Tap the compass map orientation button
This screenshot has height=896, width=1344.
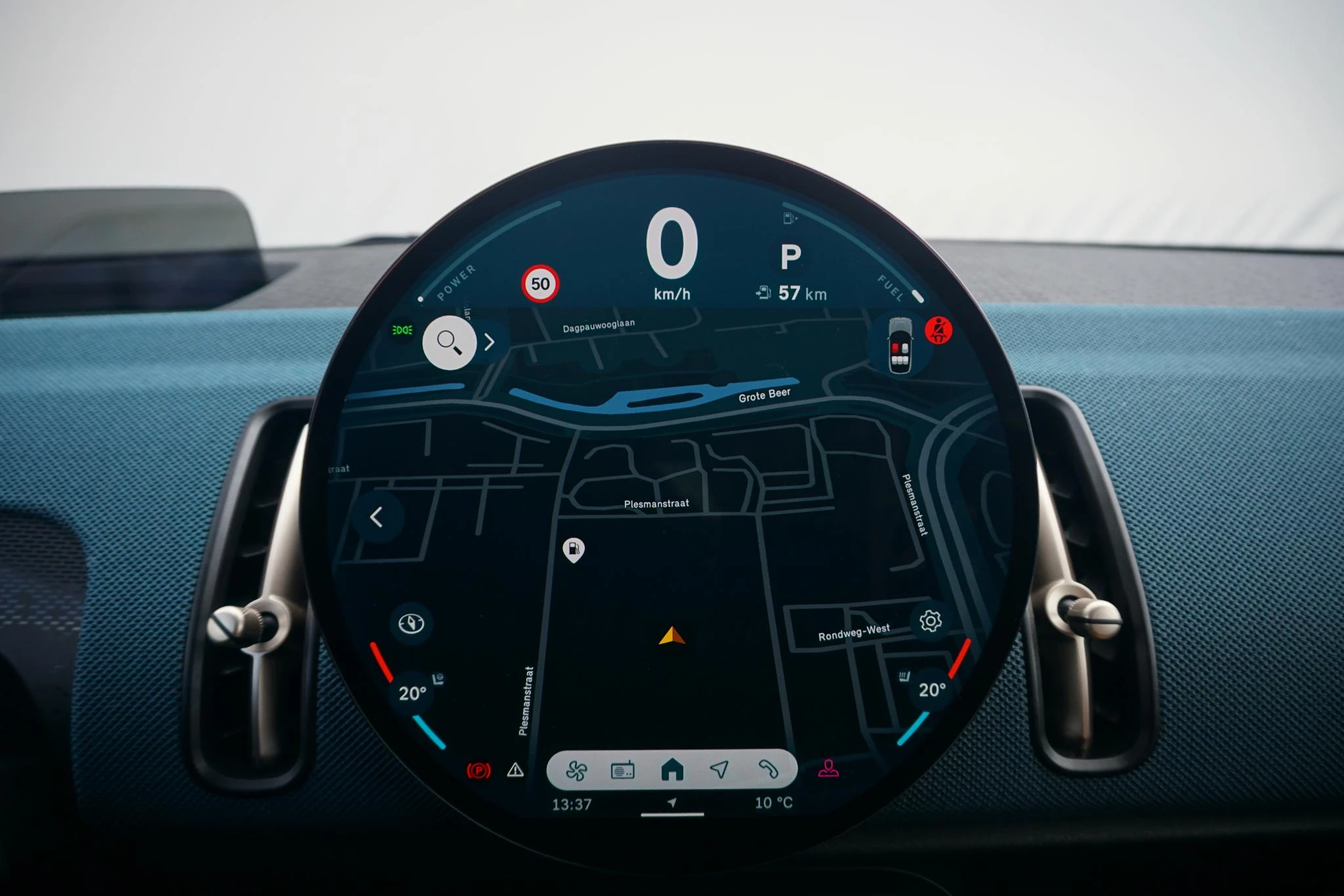pyautogui.click(x=411, y=623)
